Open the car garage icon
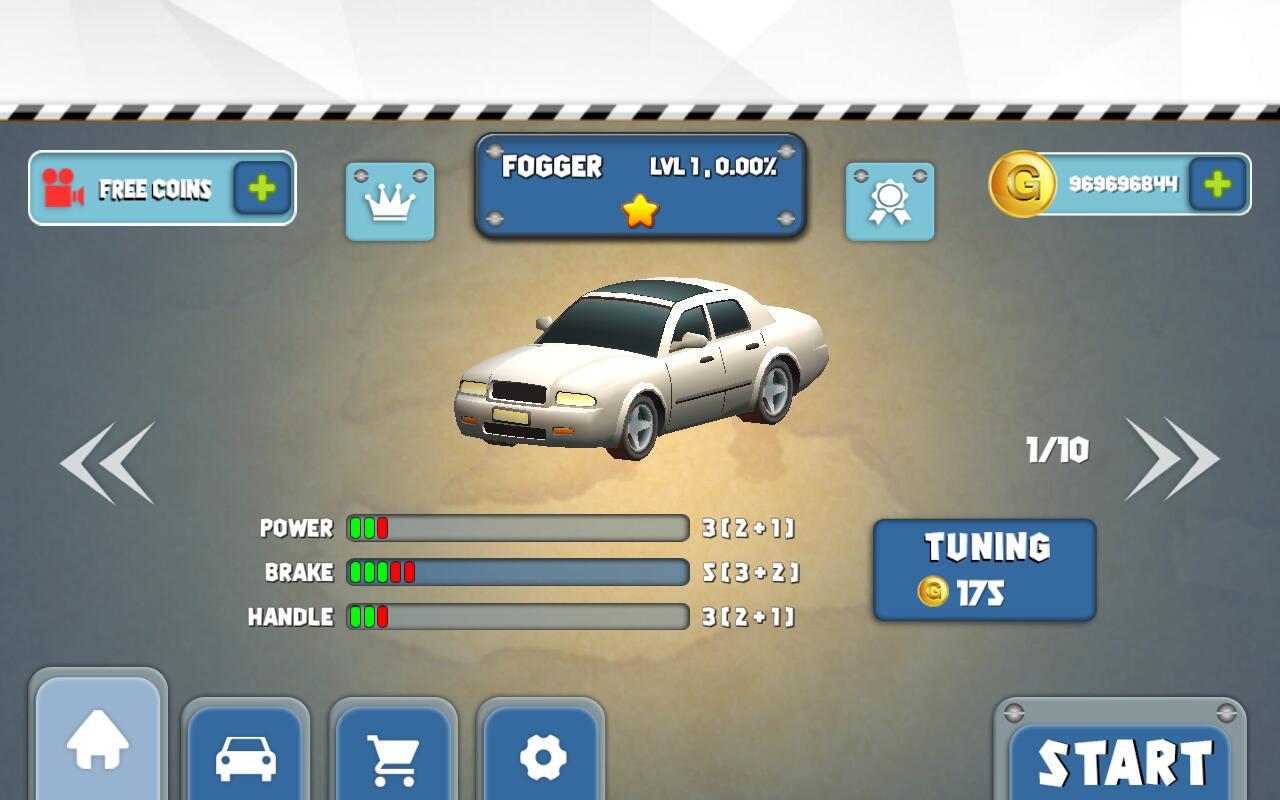Screen dimensions: 1280x800 click(x=246, y=755)
